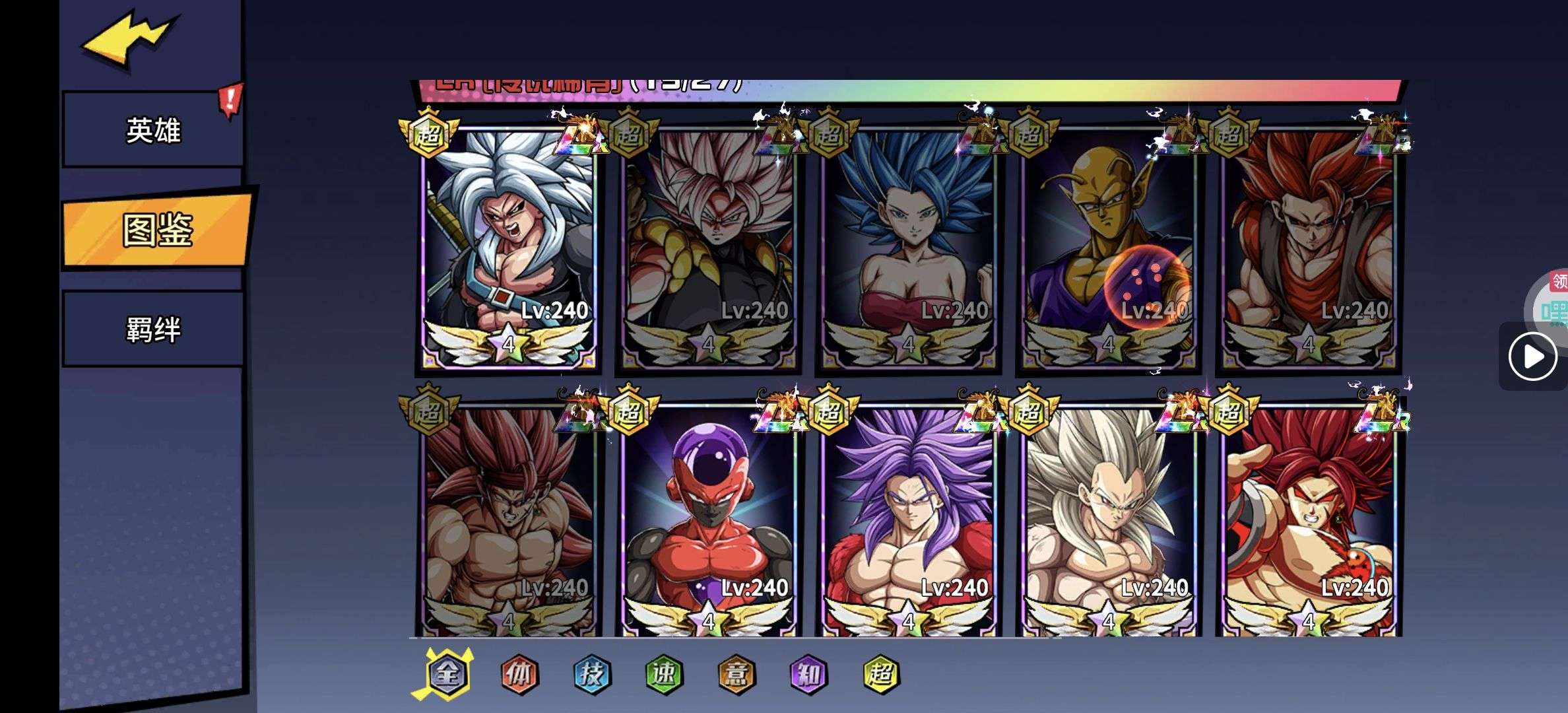Viewport: 1568px width, 713px height.
Task: Filter heroes by the blue 技 type
Action: 592,674
